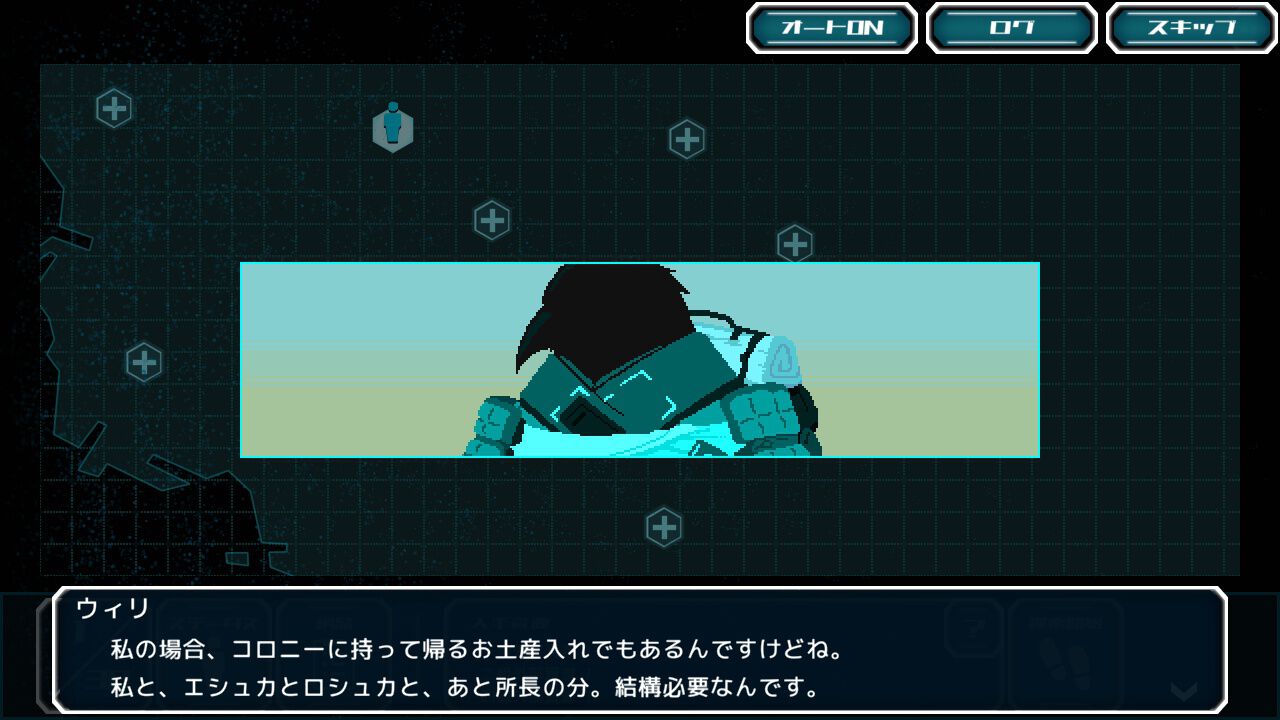The image size is (1280, 720).
Task: Select the hex marker just above the portrait panel
Action: (492, 219)
